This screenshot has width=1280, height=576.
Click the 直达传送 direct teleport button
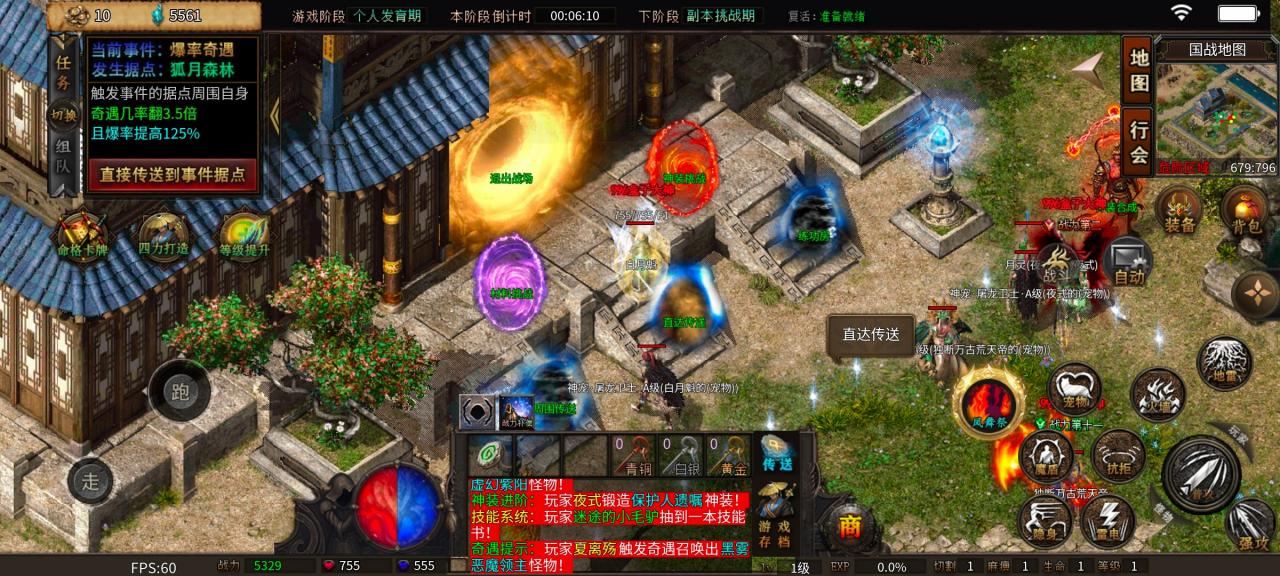[x=870, y=335]
